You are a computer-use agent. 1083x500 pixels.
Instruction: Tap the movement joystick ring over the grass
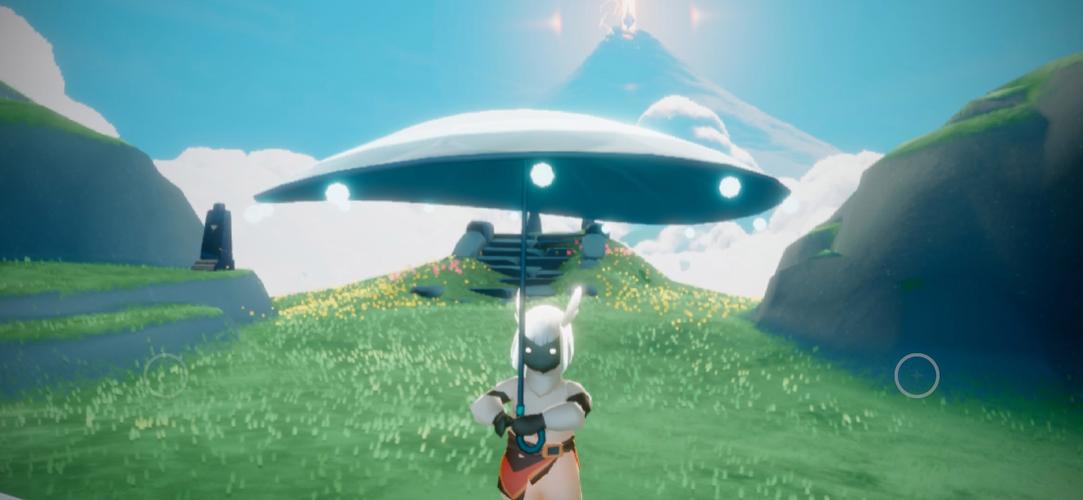pyautogui.click(x=165, y=375)
